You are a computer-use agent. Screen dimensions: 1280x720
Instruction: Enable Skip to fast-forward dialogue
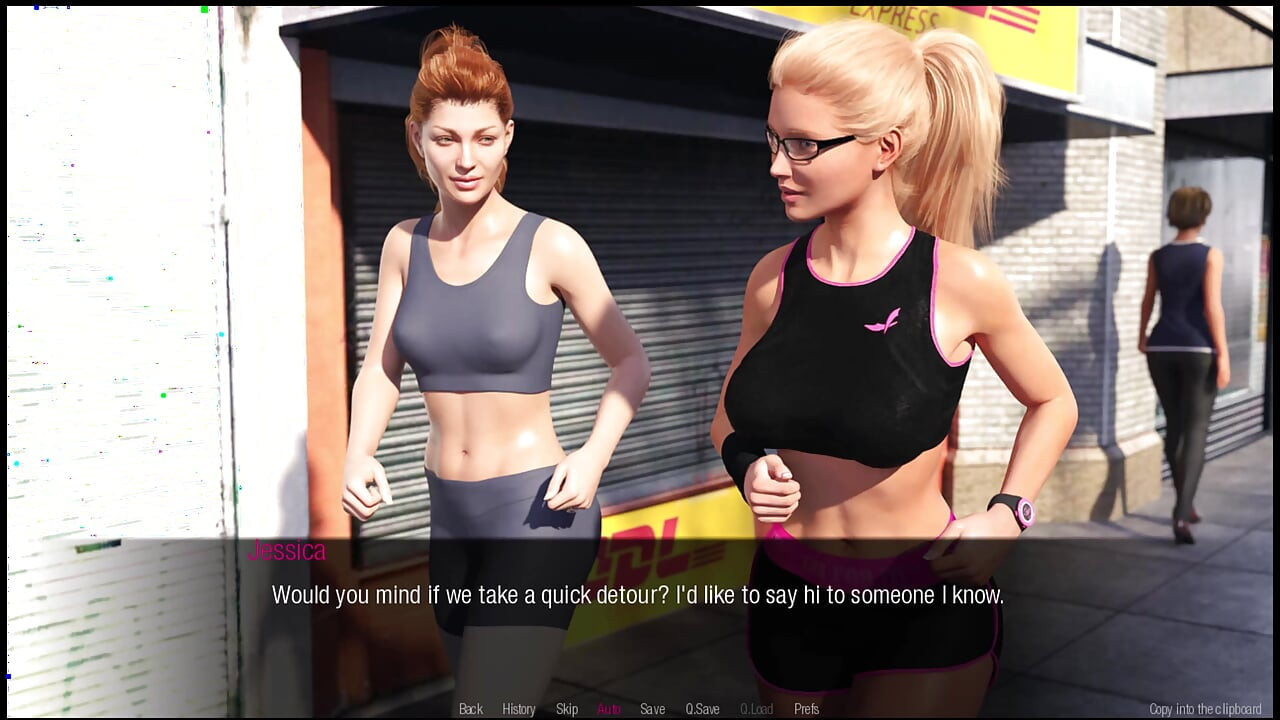[x=567, y=709]
